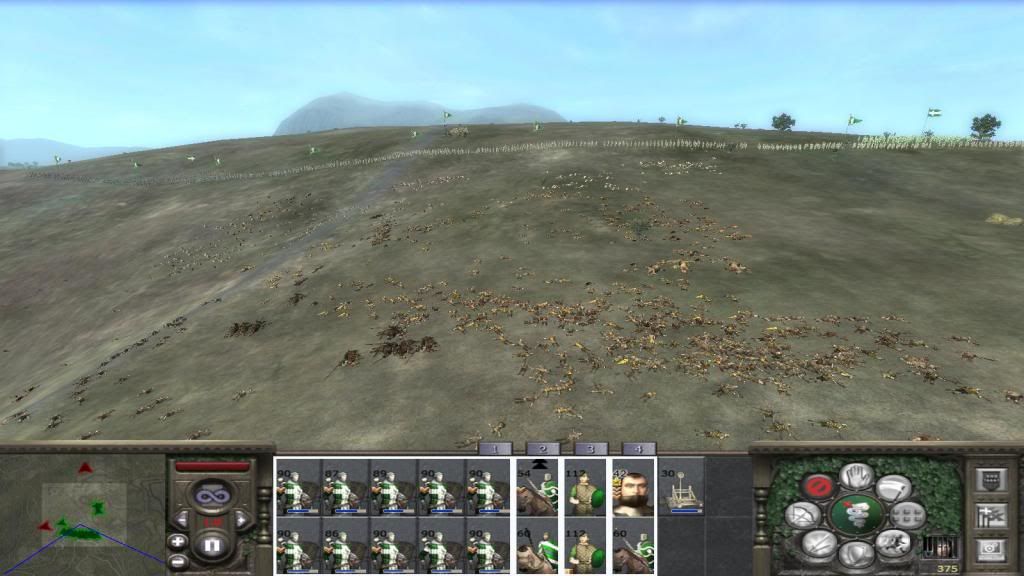Click the pause button on the speed panel
The image size is (1024, 576).
click(211, 546)
